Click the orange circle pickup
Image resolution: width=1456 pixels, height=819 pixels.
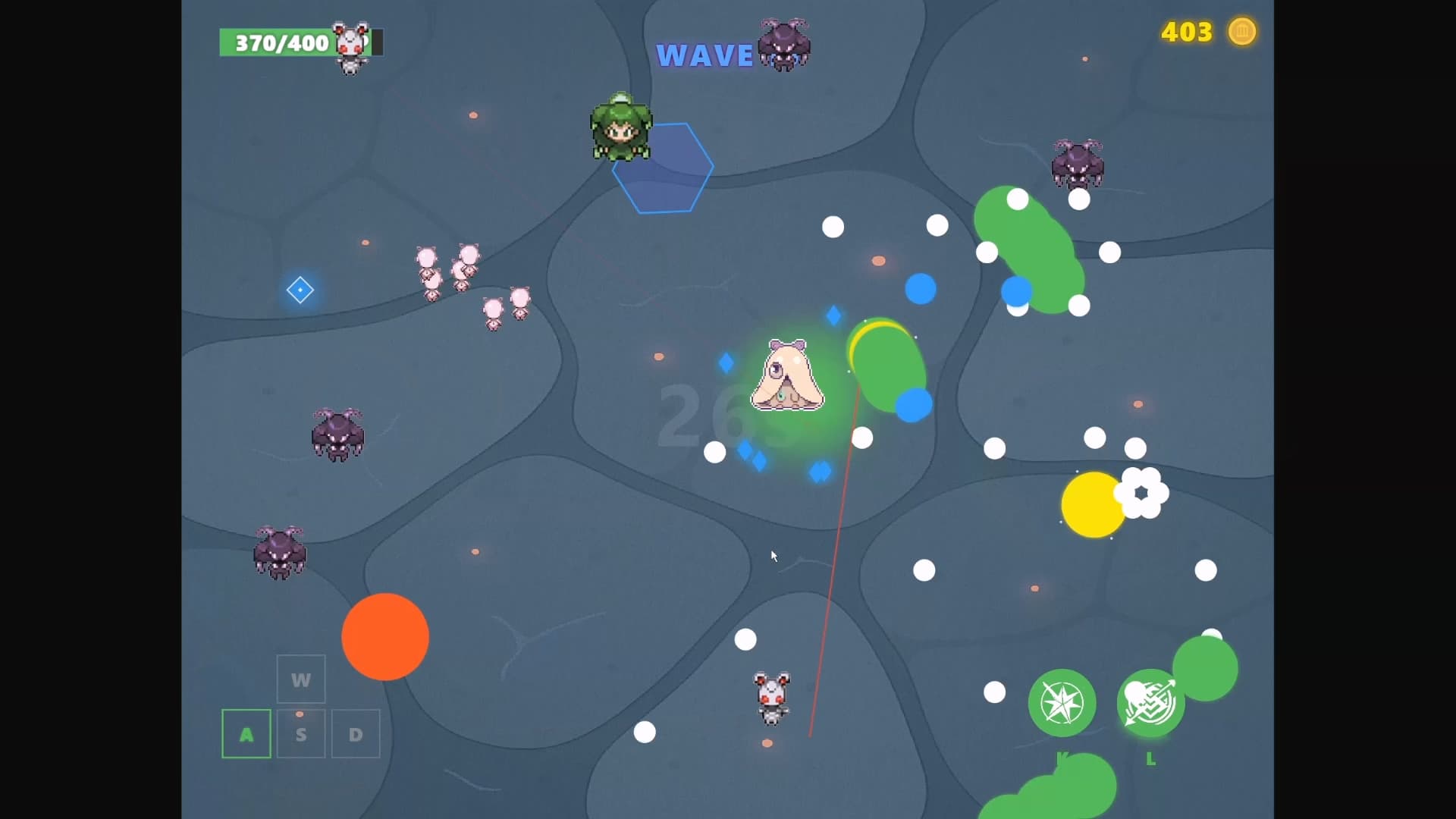(x=385, y=637)
